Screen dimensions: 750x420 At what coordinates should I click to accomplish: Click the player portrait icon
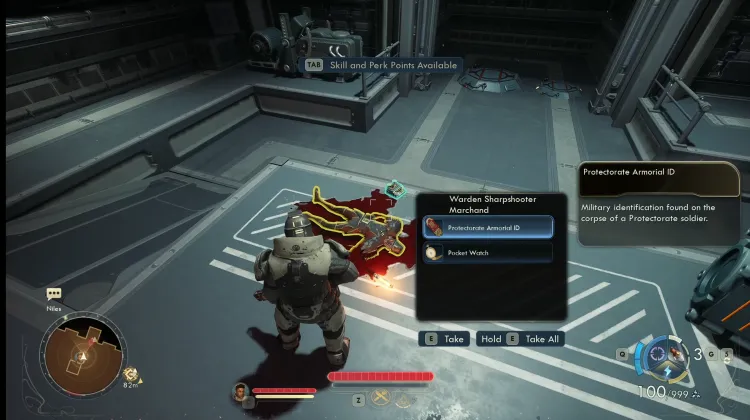click(240, 391)
